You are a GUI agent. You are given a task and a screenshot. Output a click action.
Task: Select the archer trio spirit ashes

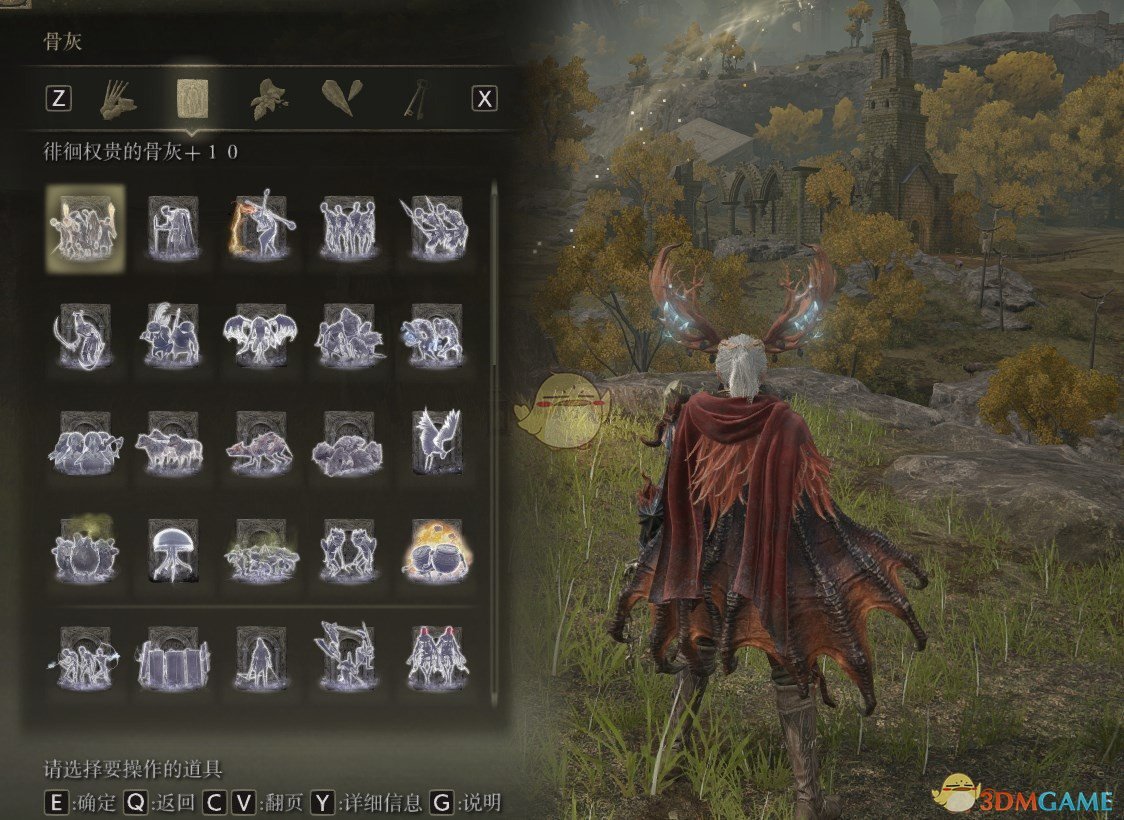click(85, 658)
